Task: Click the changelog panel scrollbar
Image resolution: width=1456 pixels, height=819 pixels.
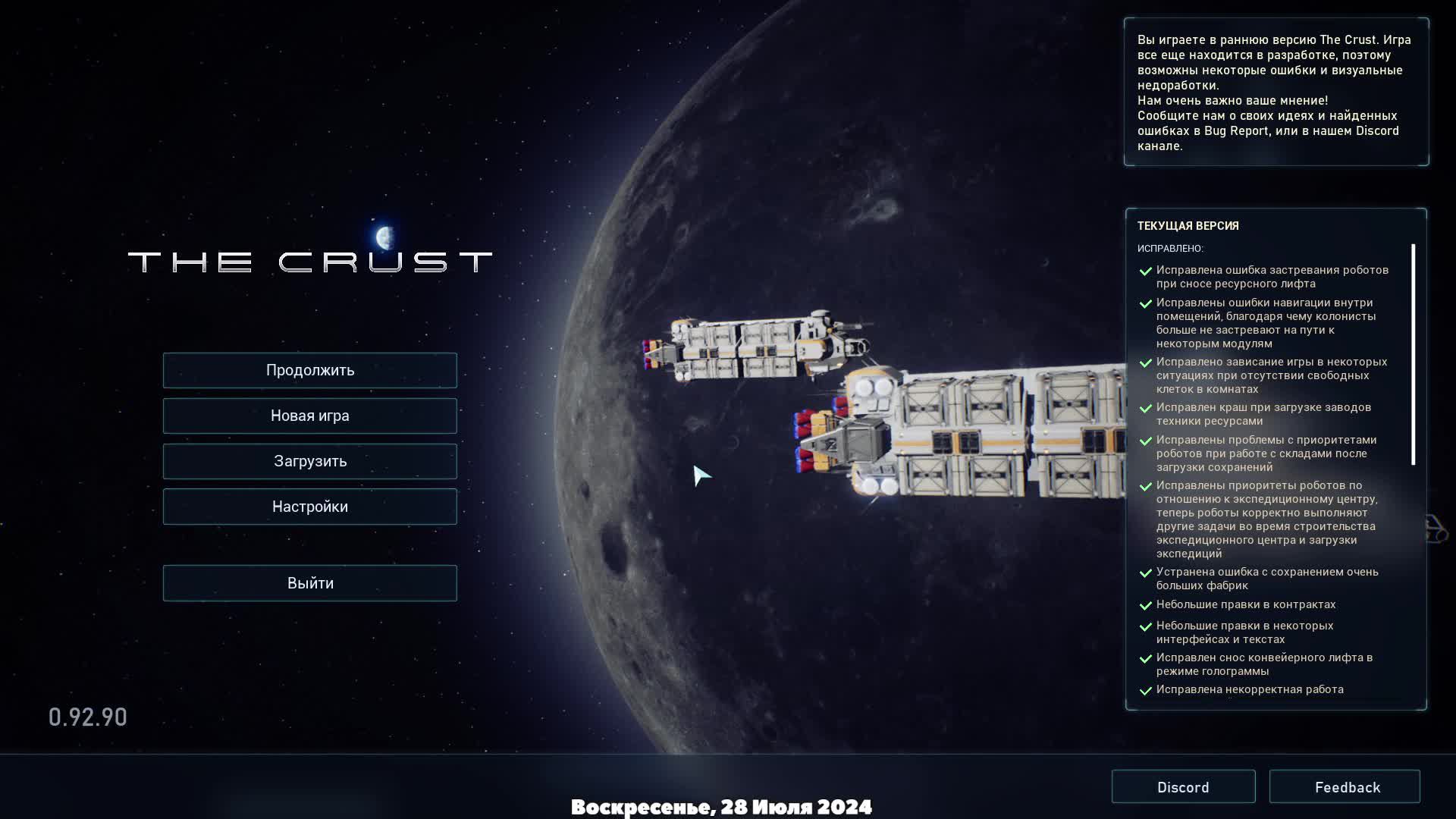Action: [x=1414, y=354]
